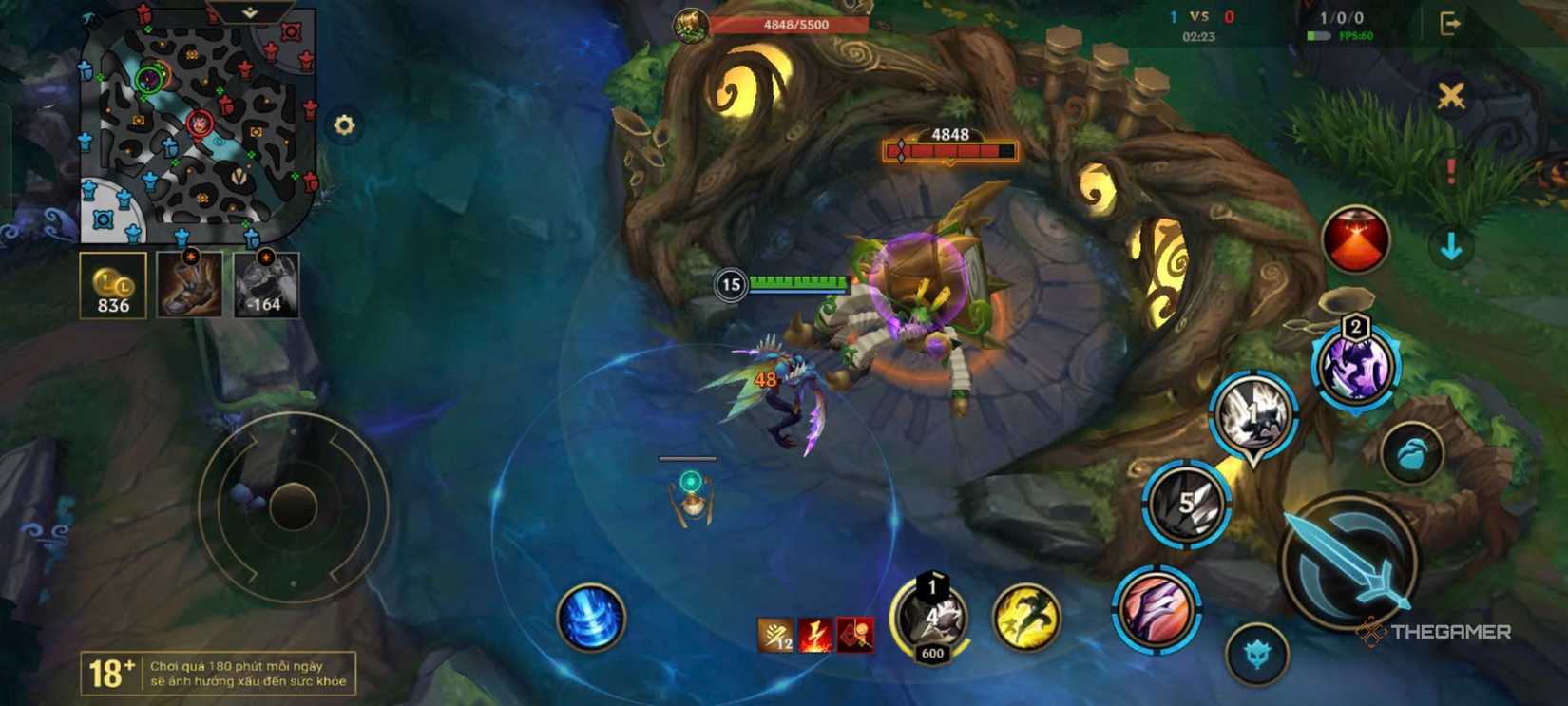Image resolution: width=1568 pixels, height=706 pixels.
Task: Open the shop via gold counter 836
Action: pyautogui.click(x=112, y=285)
